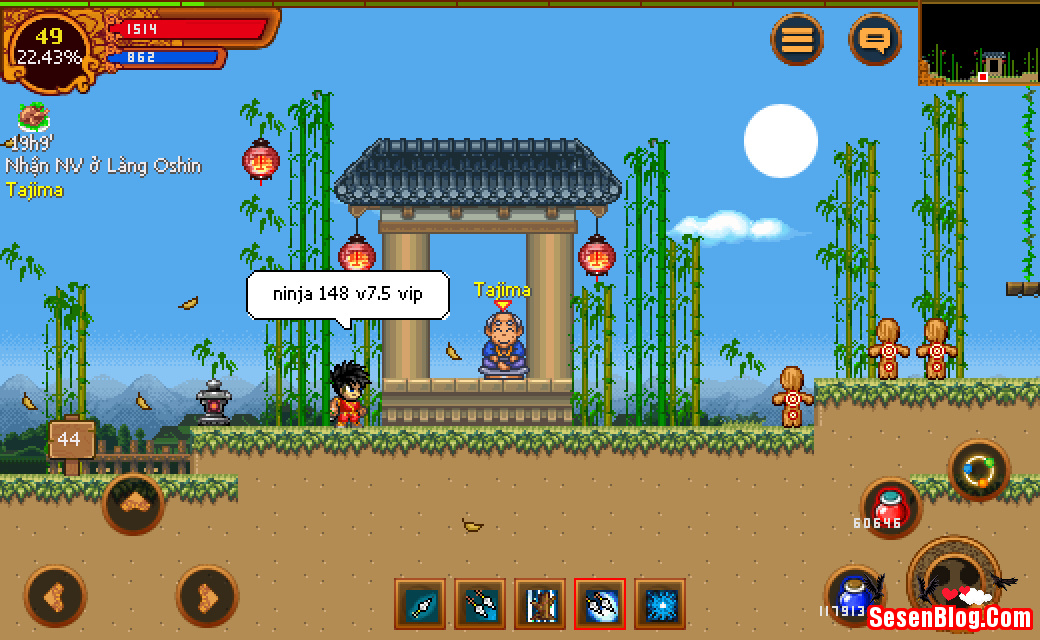Select the red-highlighted kunai slash skill
This screenshot has height=640, width=1040.
click(600, 604)
